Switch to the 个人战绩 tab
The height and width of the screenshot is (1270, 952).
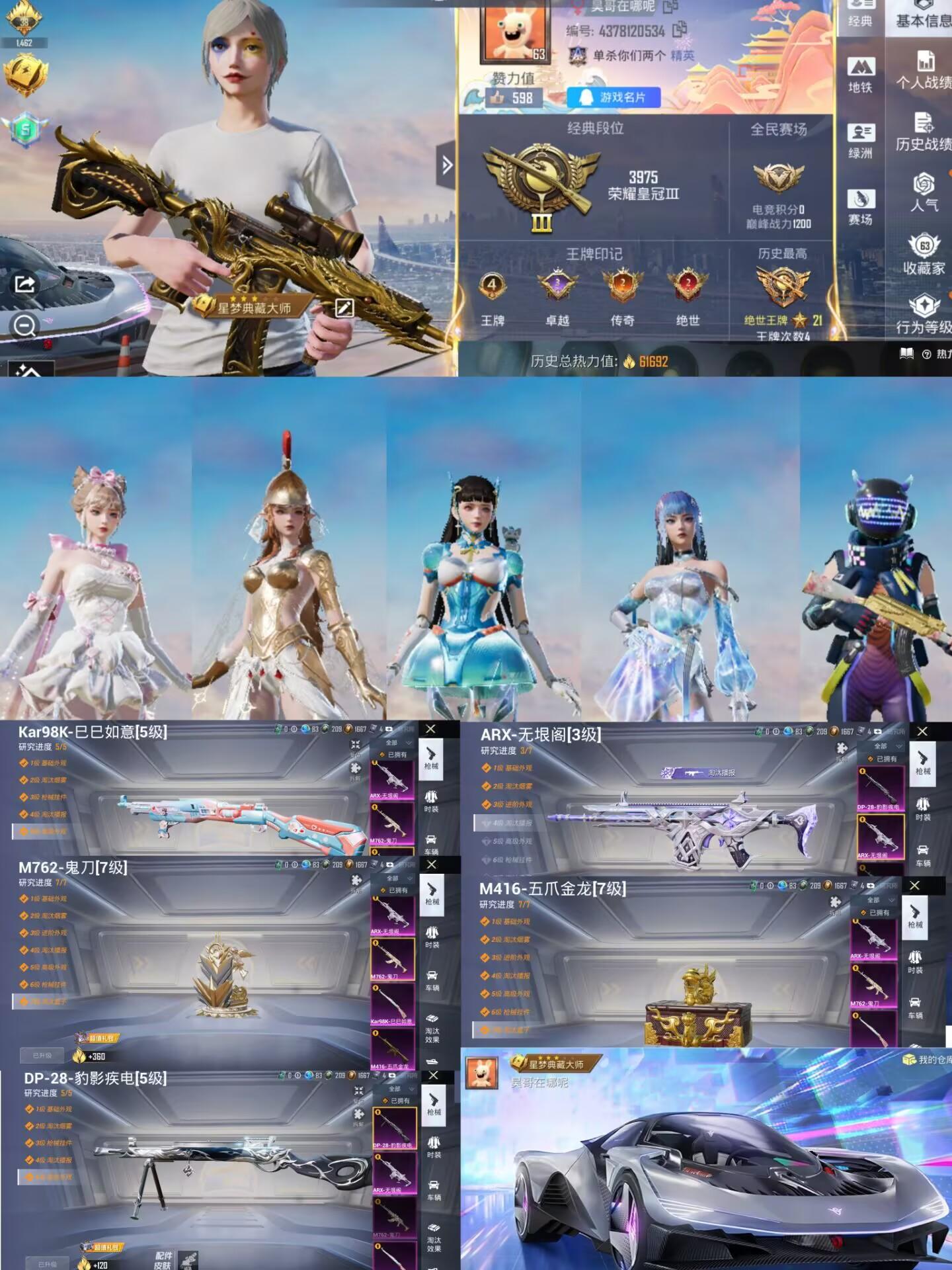[924, 70]
